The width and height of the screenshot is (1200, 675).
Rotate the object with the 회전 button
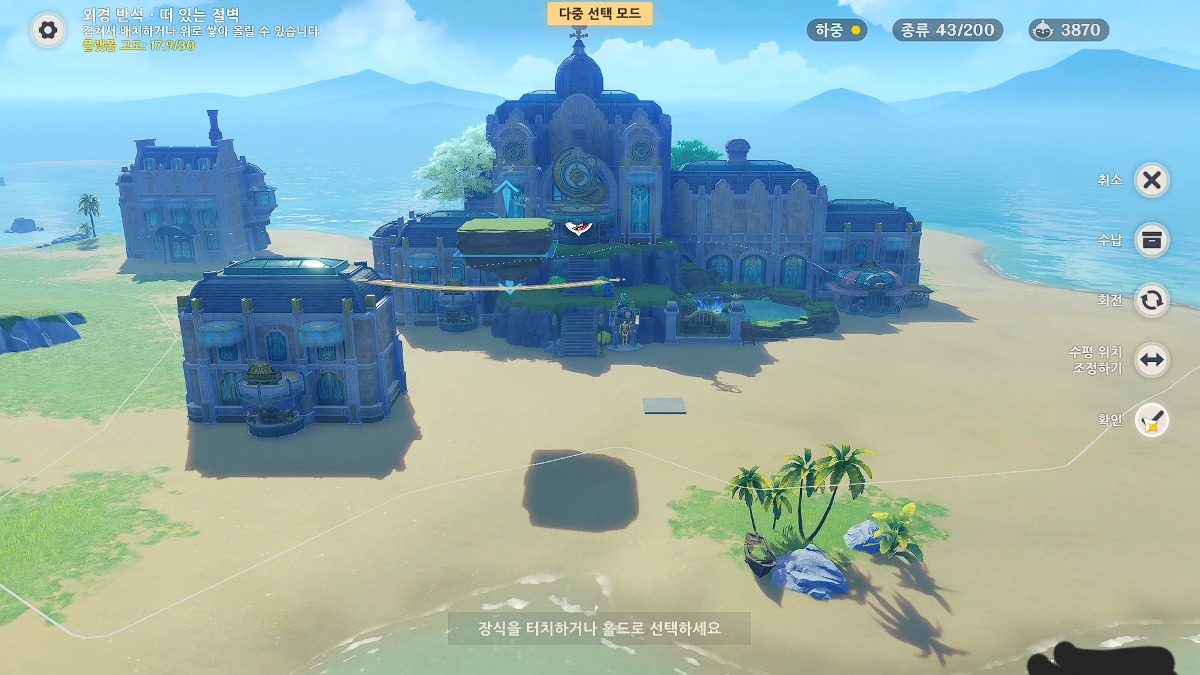coord(1152,300)
